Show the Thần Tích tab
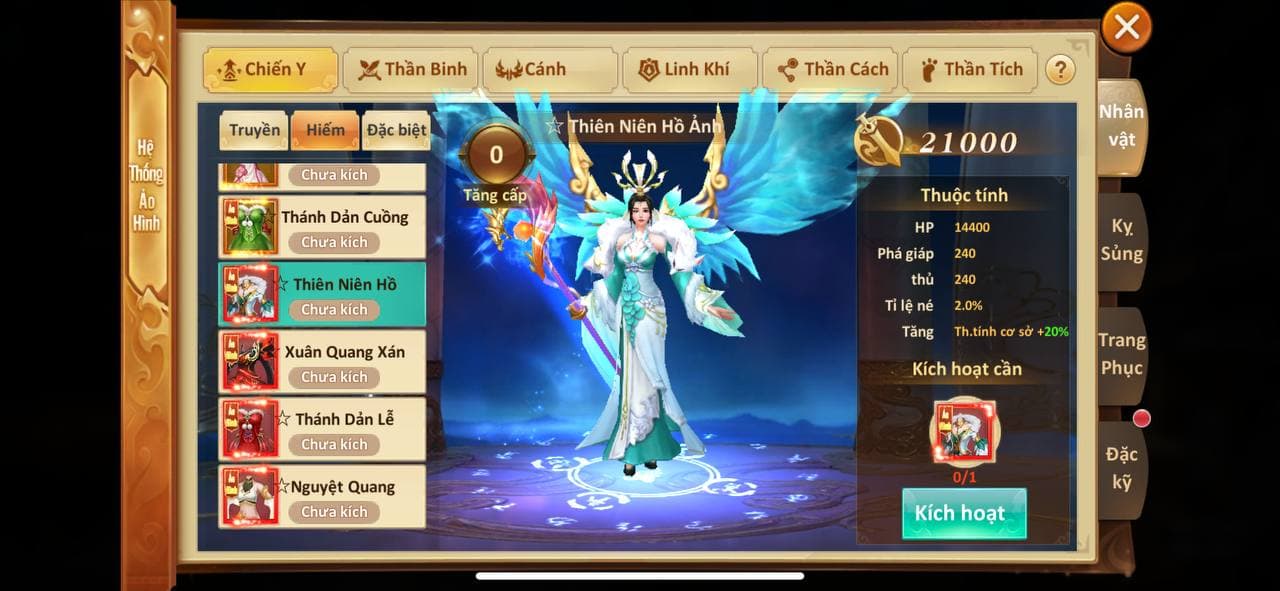This screenshot has width=1280, height=591. [970, 70]
